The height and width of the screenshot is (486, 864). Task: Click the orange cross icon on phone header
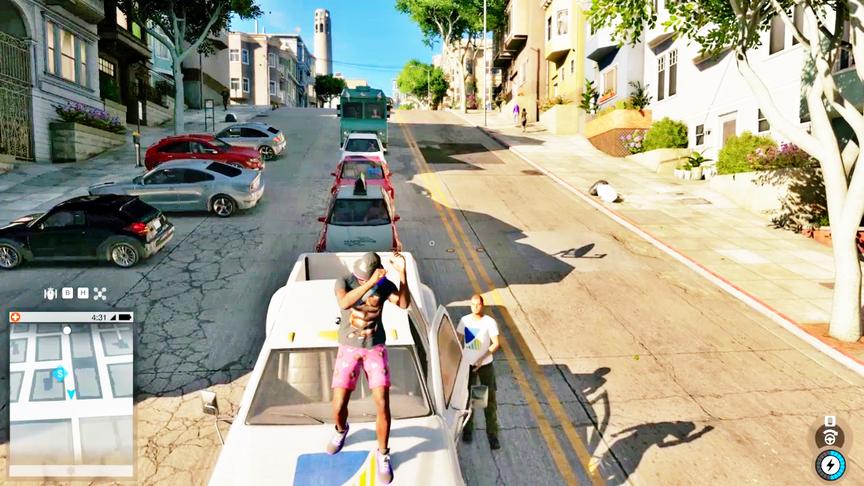[x=16, y=317]
